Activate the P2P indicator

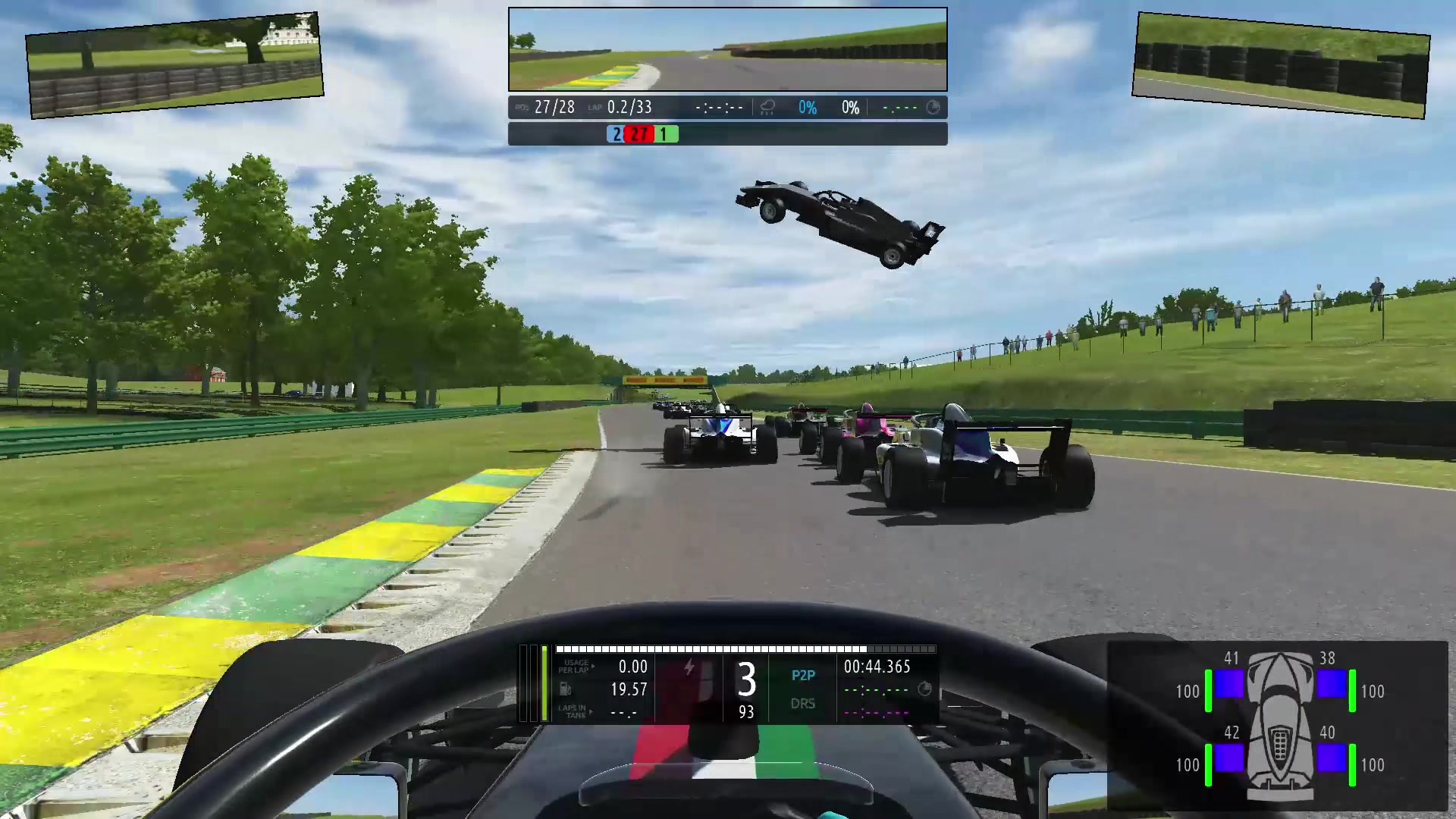coord(803,675)
